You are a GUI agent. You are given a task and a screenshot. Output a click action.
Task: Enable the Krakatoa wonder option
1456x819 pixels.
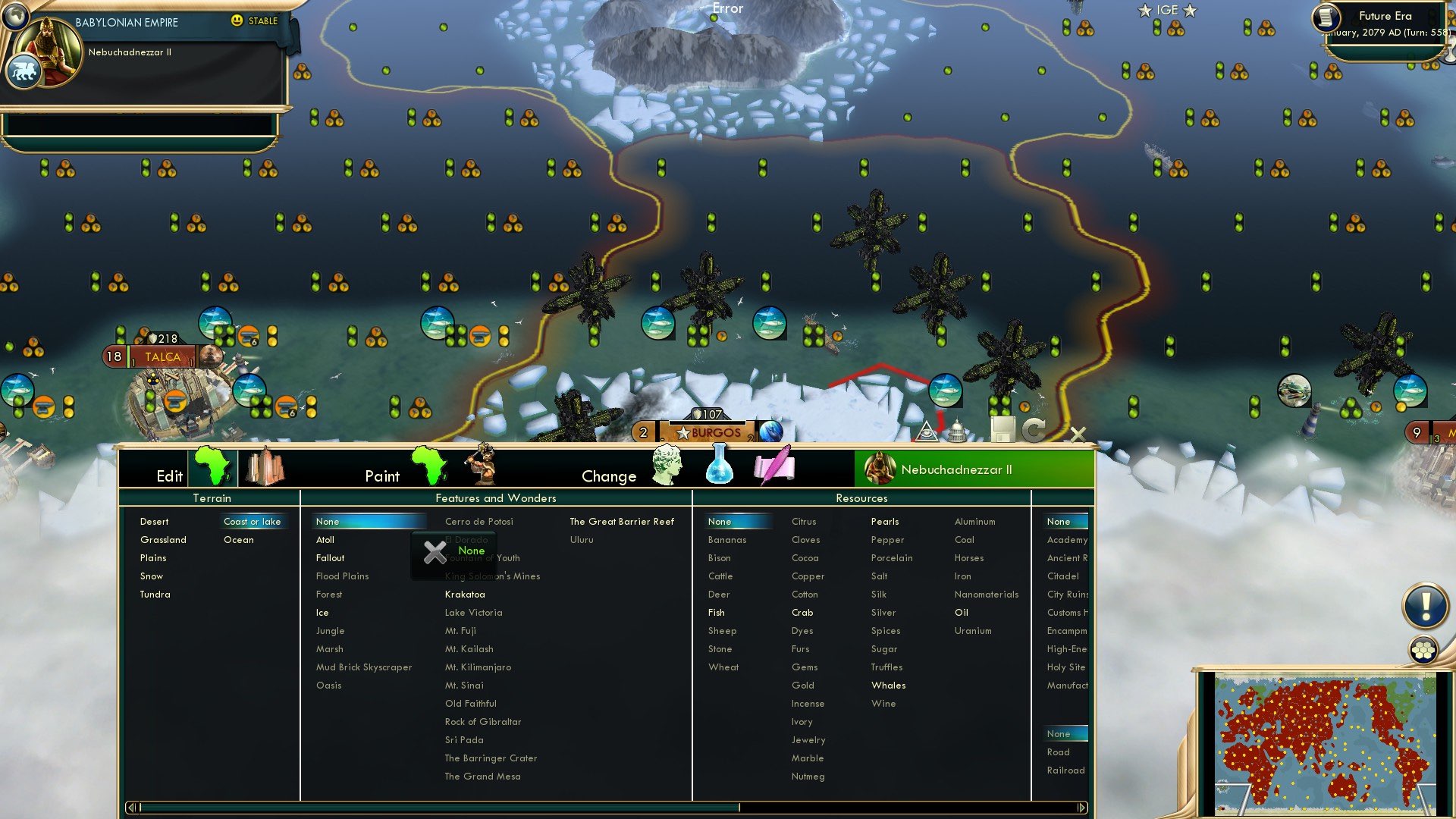point(465,595)
